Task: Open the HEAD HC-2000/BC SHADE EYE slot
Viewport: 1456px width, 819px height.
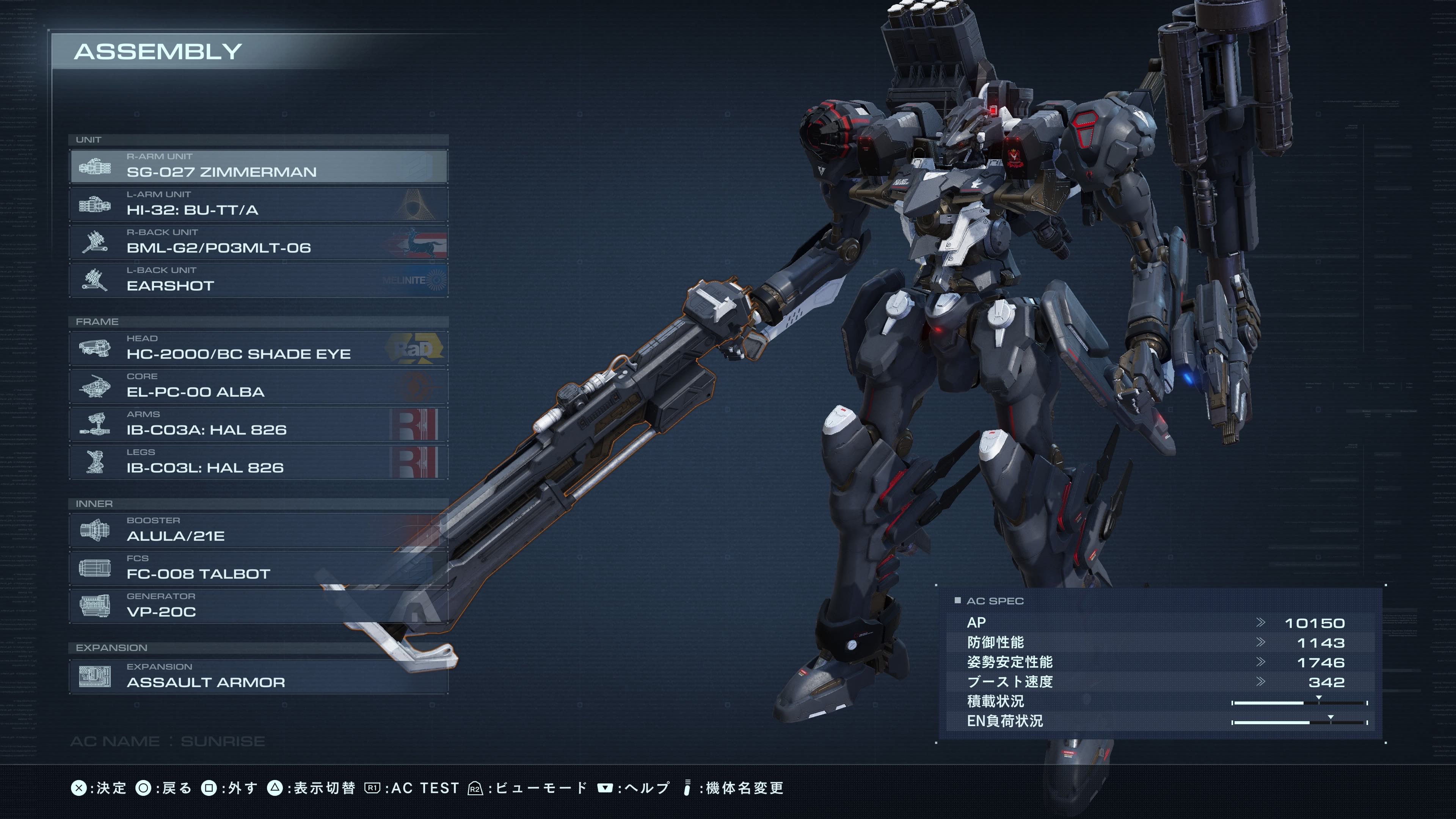Action: (258, 348)
